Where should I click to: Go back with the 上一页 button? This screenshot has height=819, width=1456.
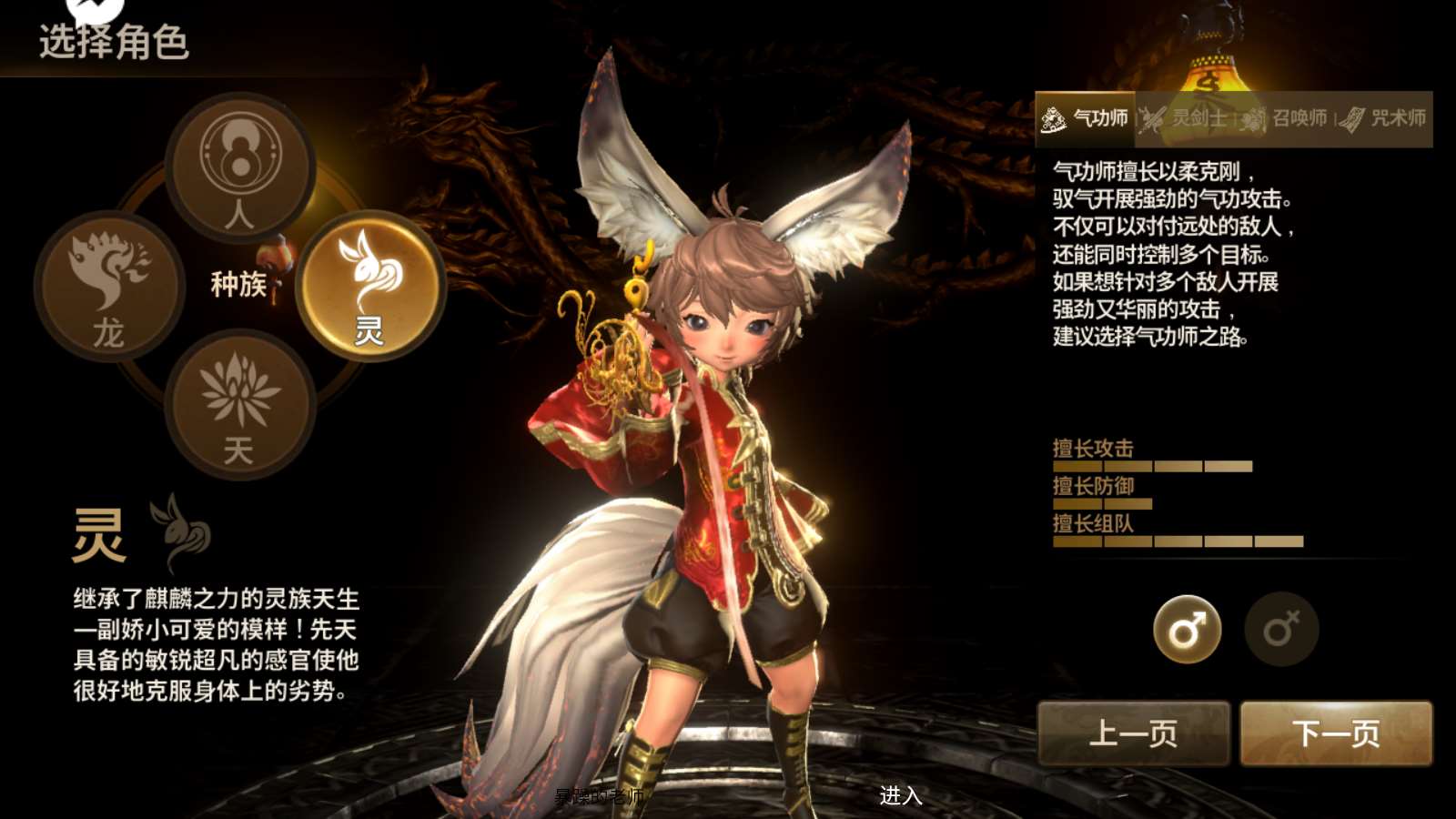(x=1134, y=733)
